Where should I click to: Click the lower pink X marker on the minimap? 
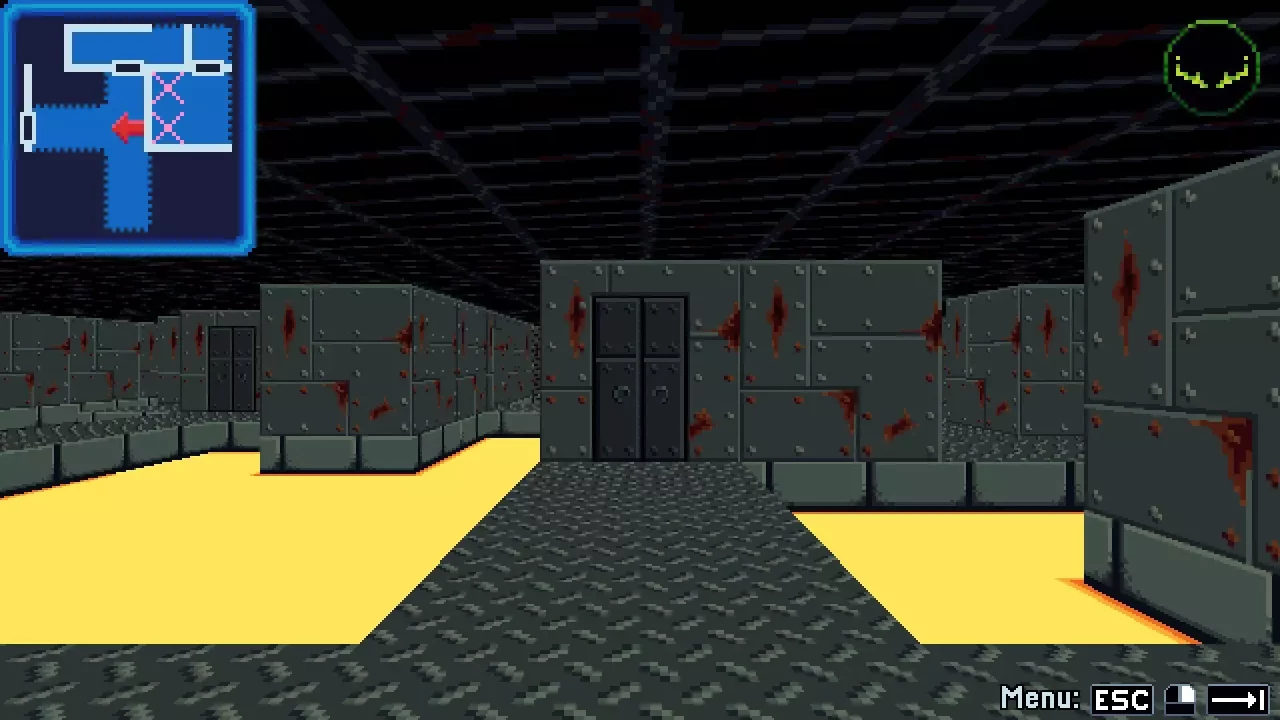tap(168, 128)
